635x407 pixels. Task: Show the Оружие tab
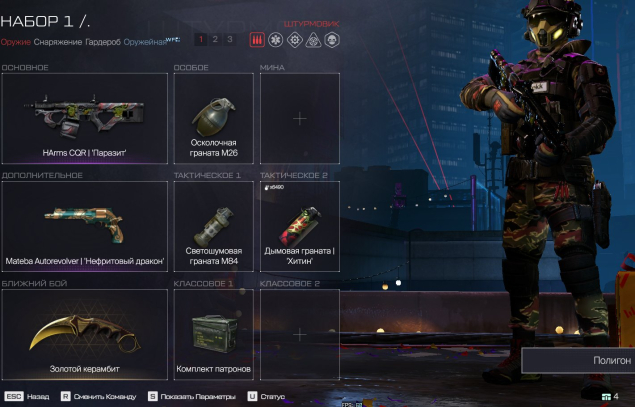coord(15,42)
